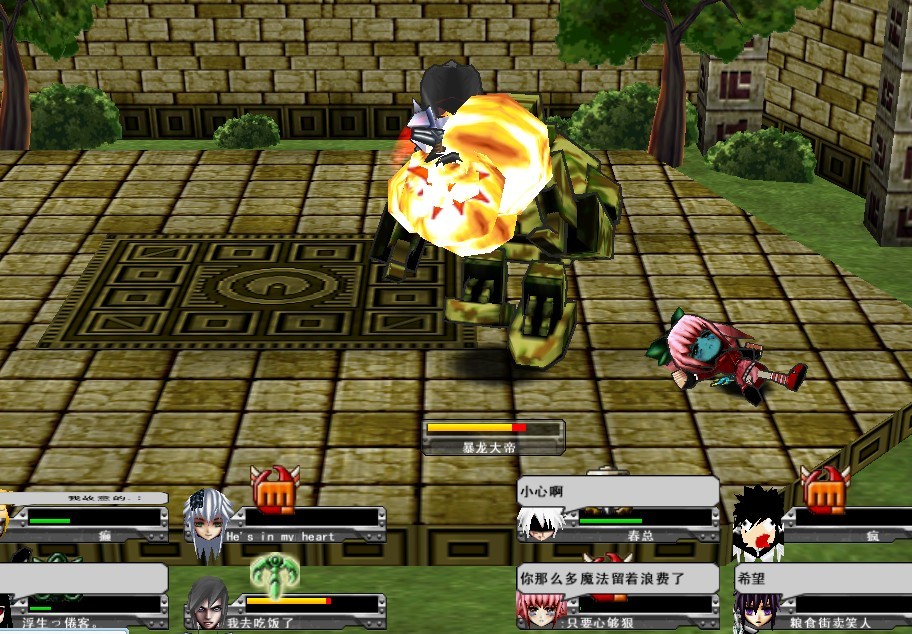Click the 小心啊 chat bubble
The image size is (912, 634).
click(x=618, y=492)
